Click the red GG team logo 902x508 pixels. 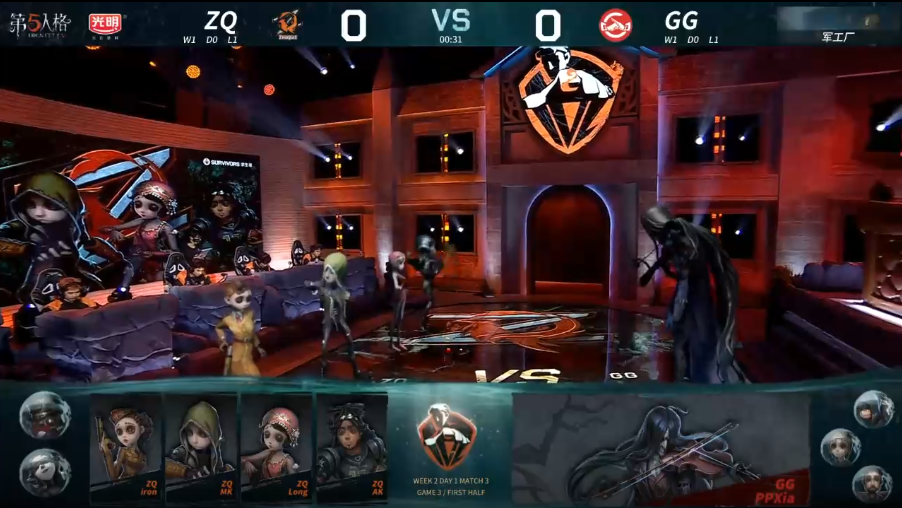pos(615,25)
